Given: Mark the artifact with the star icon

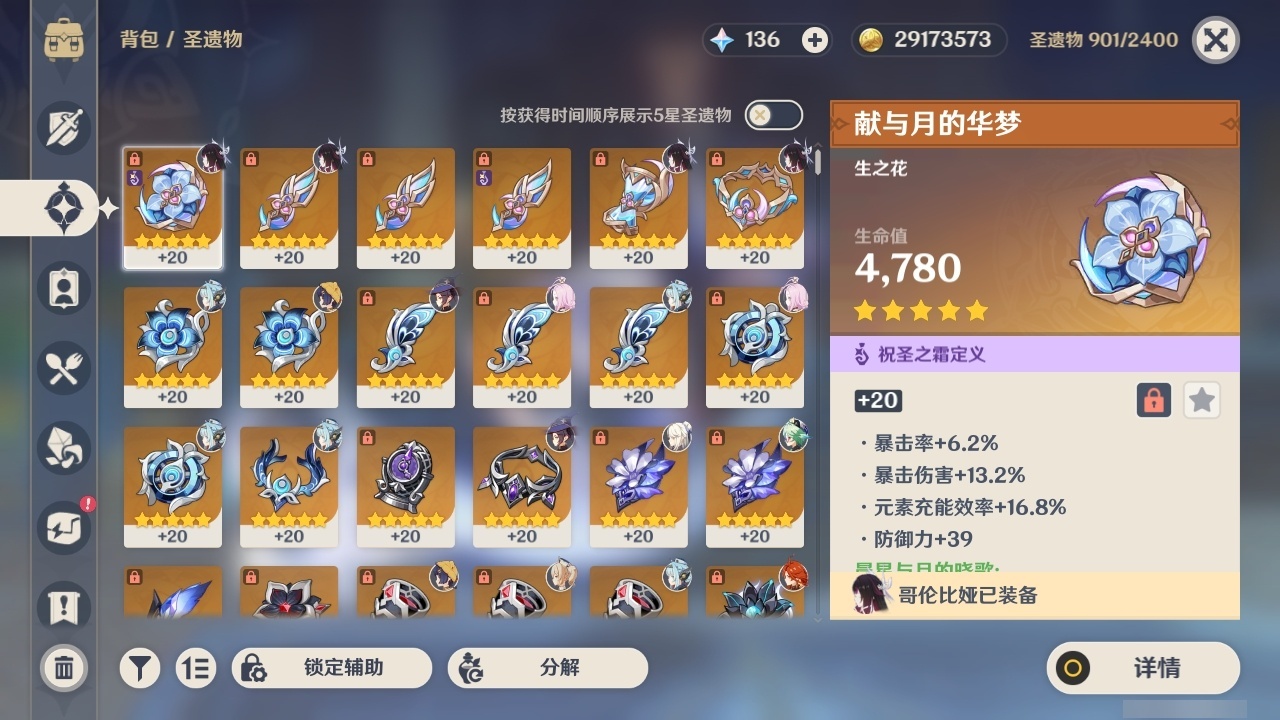Looking at the screenshot, I should (1200, 400).
